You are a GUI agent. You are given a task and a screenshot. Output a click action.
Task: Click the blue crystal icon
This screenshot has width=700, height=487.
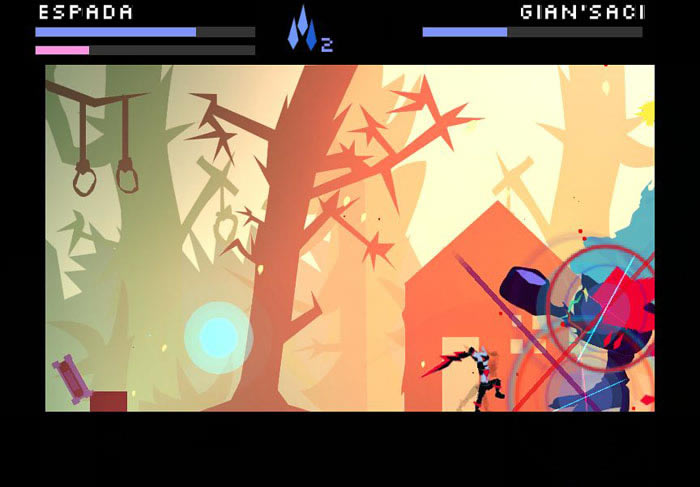pos(303,28)
